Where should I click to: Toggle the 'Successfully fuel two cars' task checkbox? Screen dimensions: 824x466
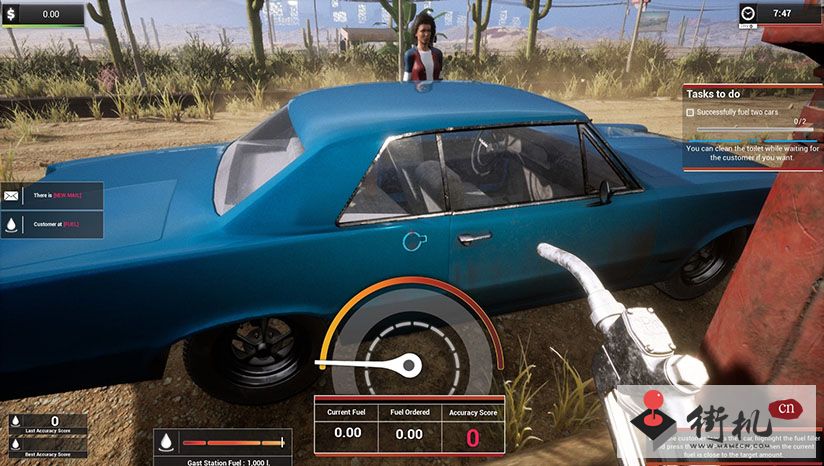(690, 113)
